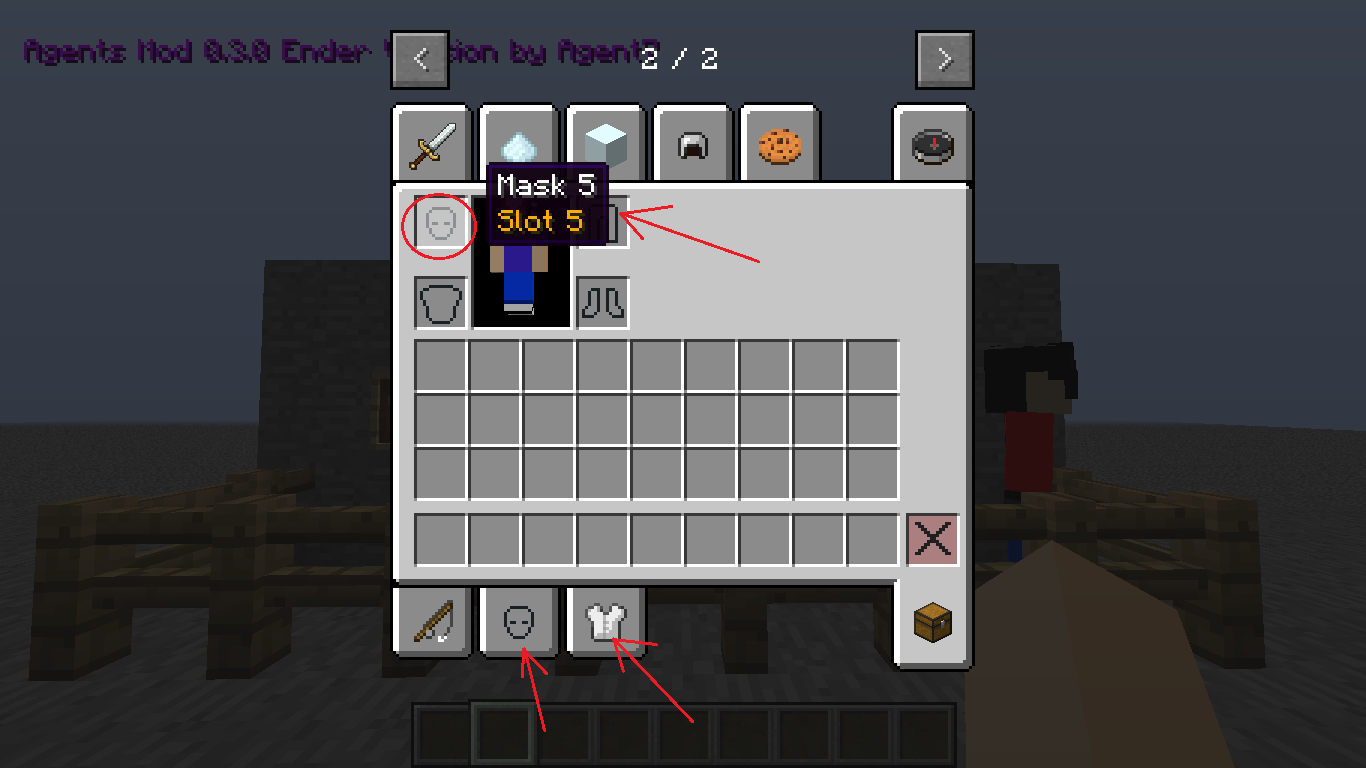
Task: Click the clock icon at the top right
Action: pos(932,143)
